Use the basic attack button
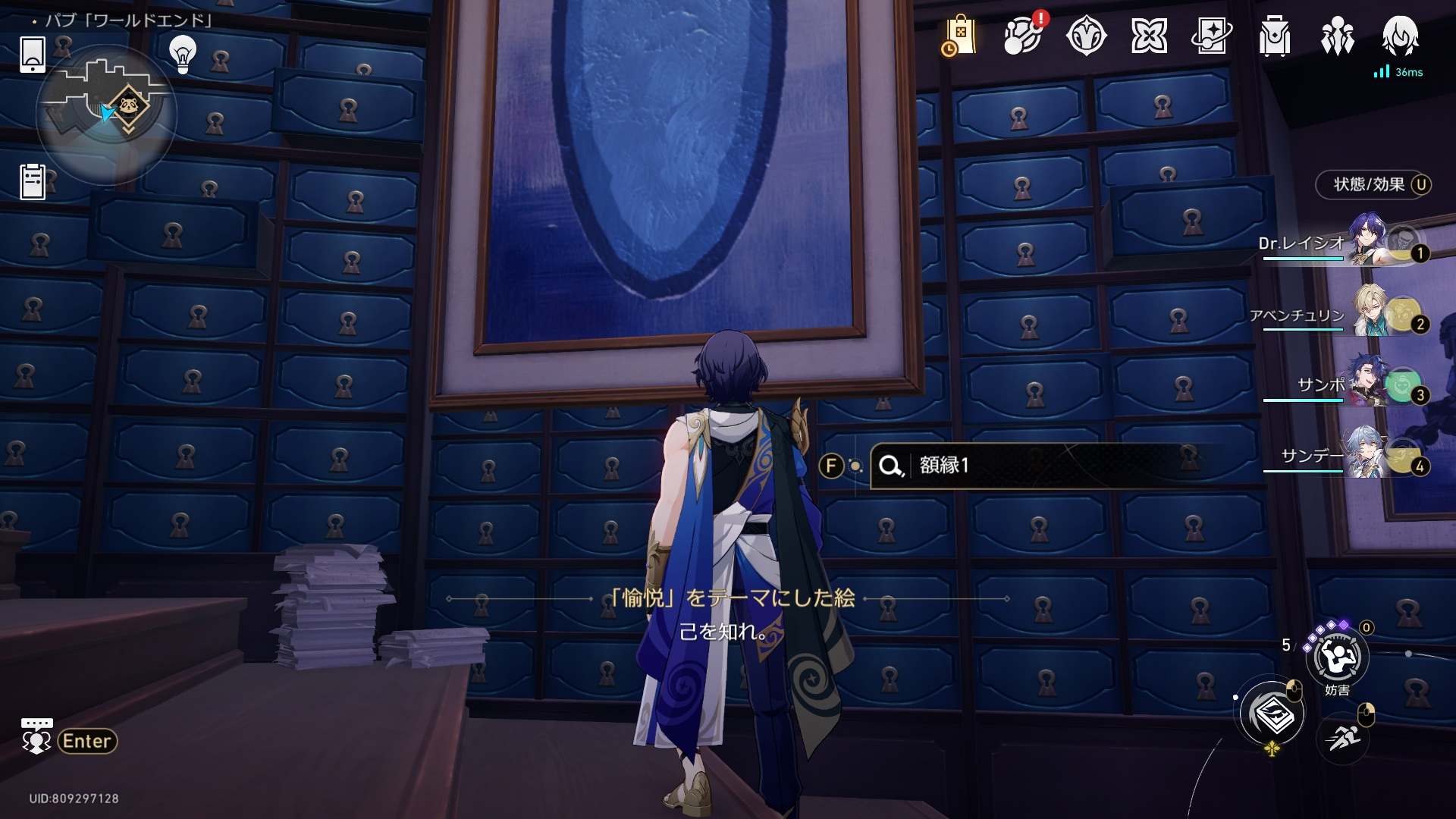This screenshot has width=1456, height=819. point(1272,714)
